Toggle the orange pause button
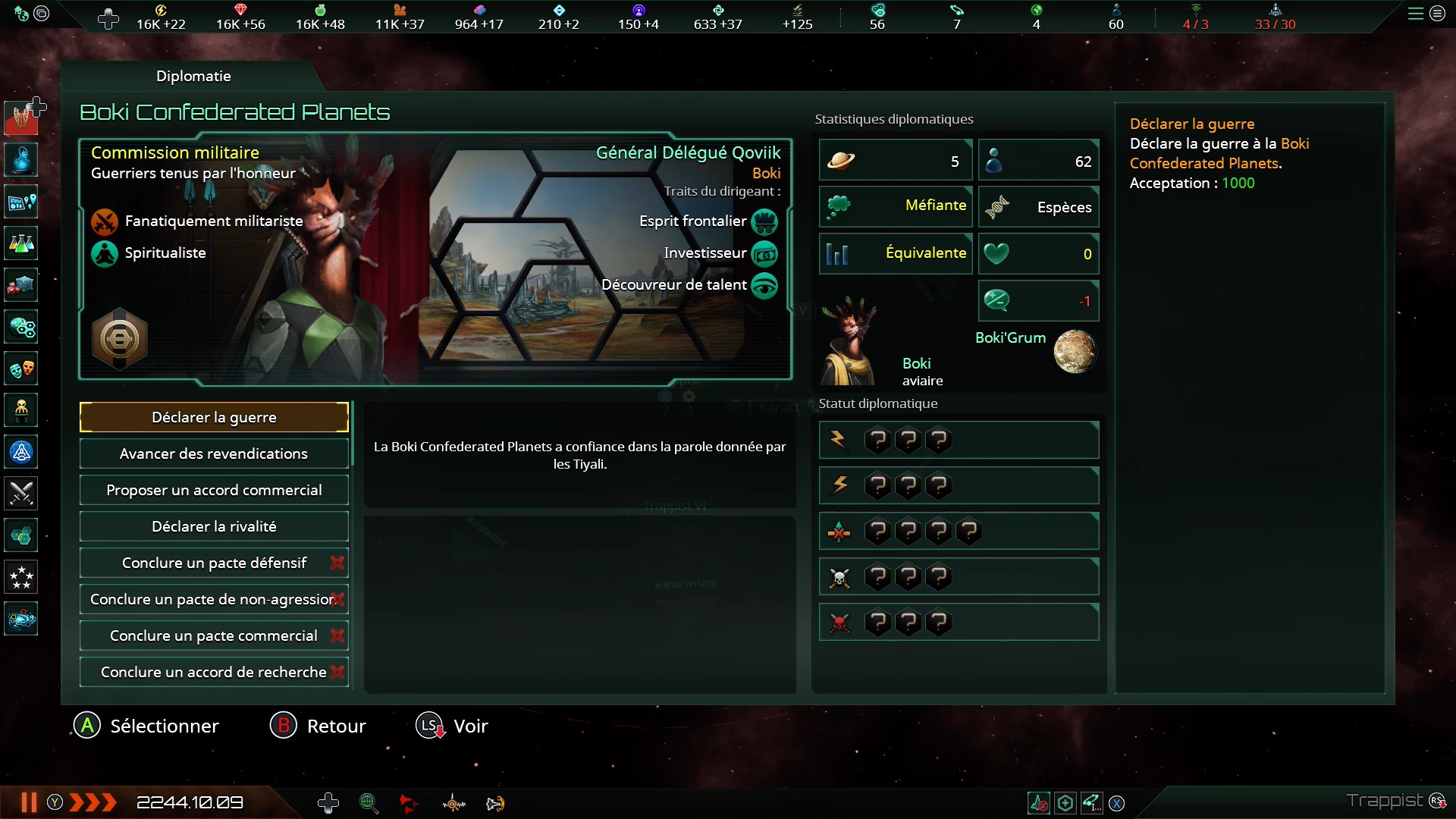The image size is (1456, 819). 29,802
